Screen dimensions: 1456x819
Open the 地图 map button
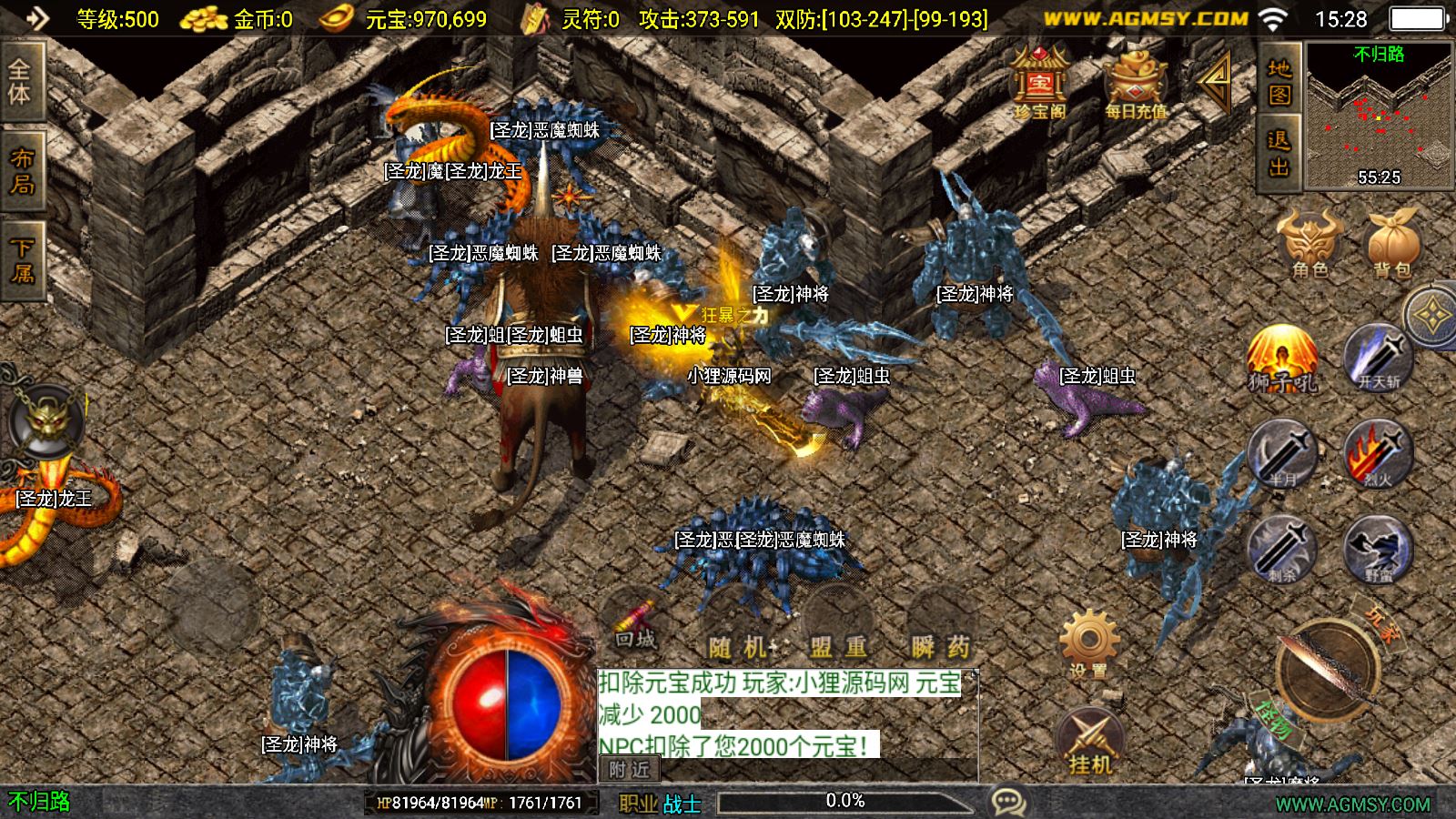tap(1279, 82)
